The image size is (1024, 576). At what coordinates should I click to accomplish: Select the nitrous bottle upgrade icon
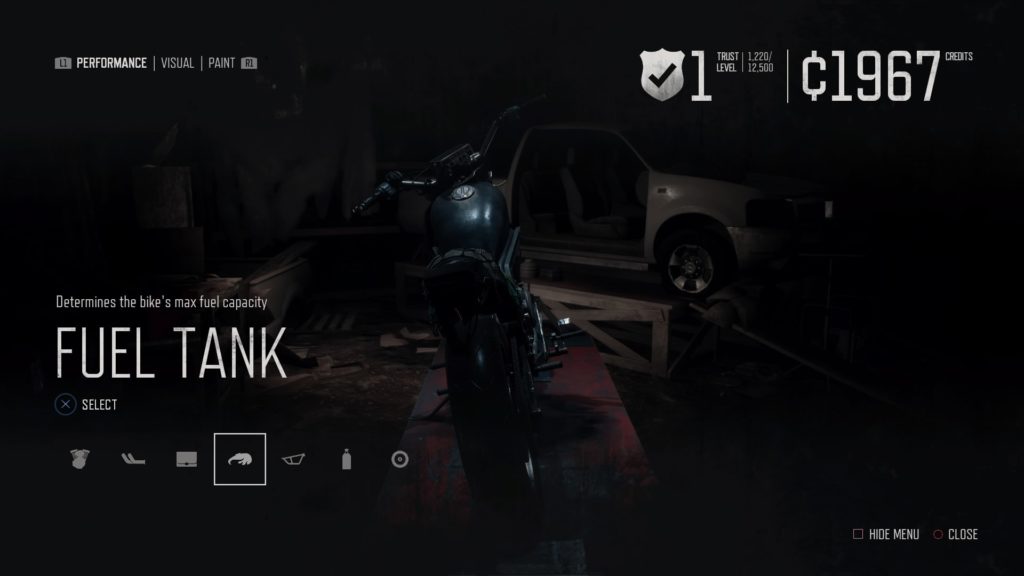point(347,459)
